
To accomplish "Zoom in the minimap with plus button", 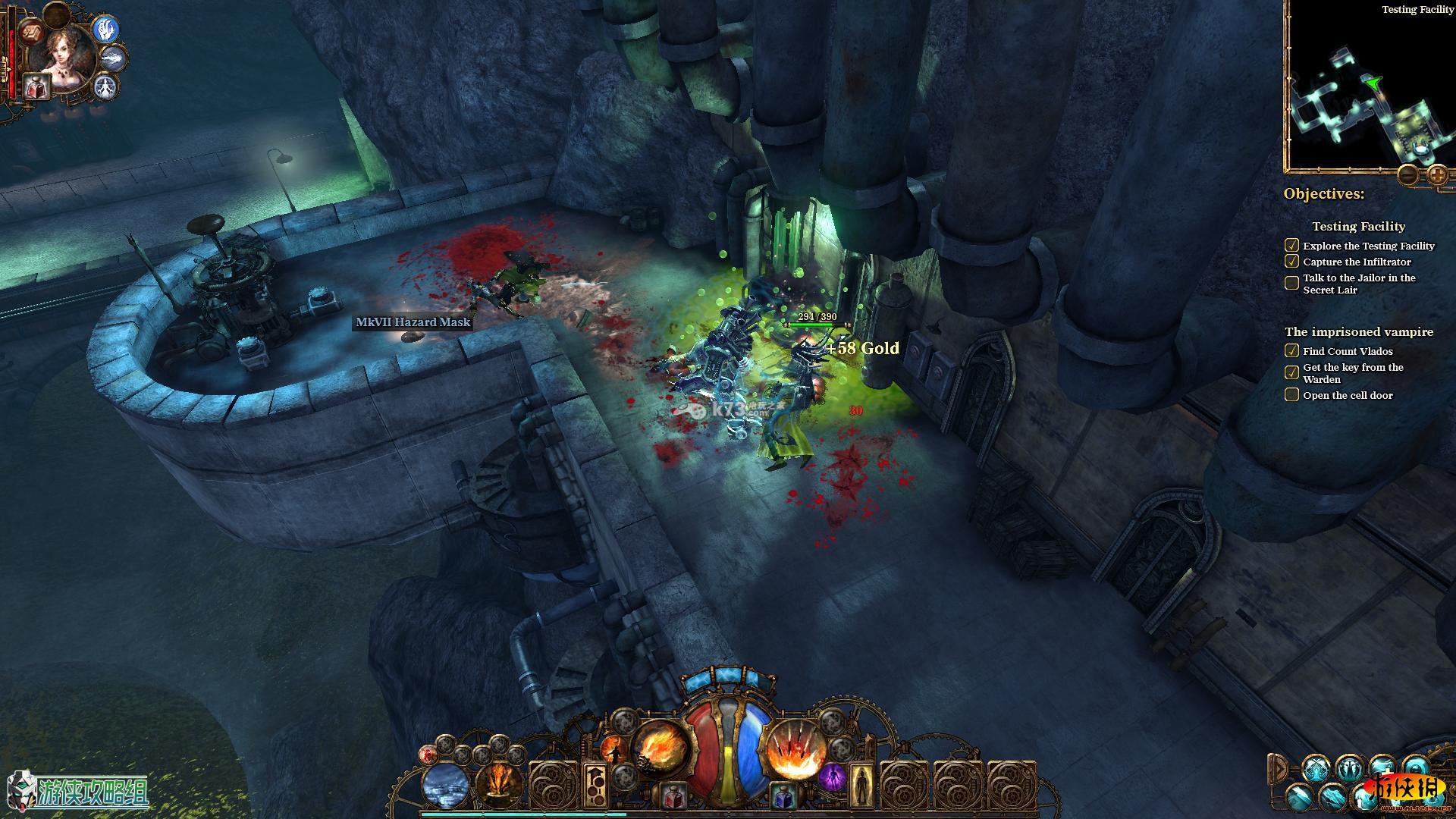I will [x=1437, y=176].
